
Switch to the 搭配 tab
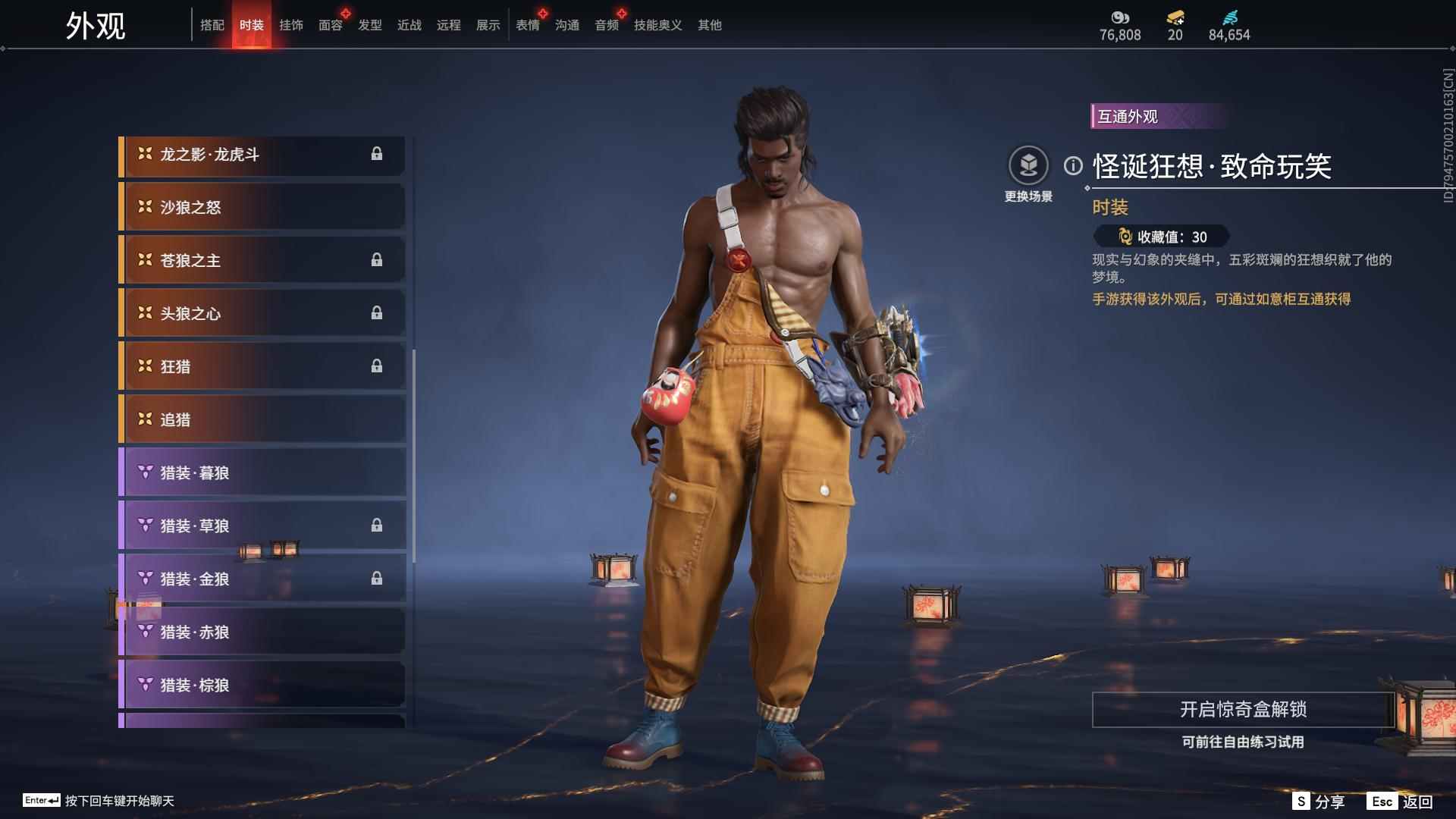pos(212,25)
